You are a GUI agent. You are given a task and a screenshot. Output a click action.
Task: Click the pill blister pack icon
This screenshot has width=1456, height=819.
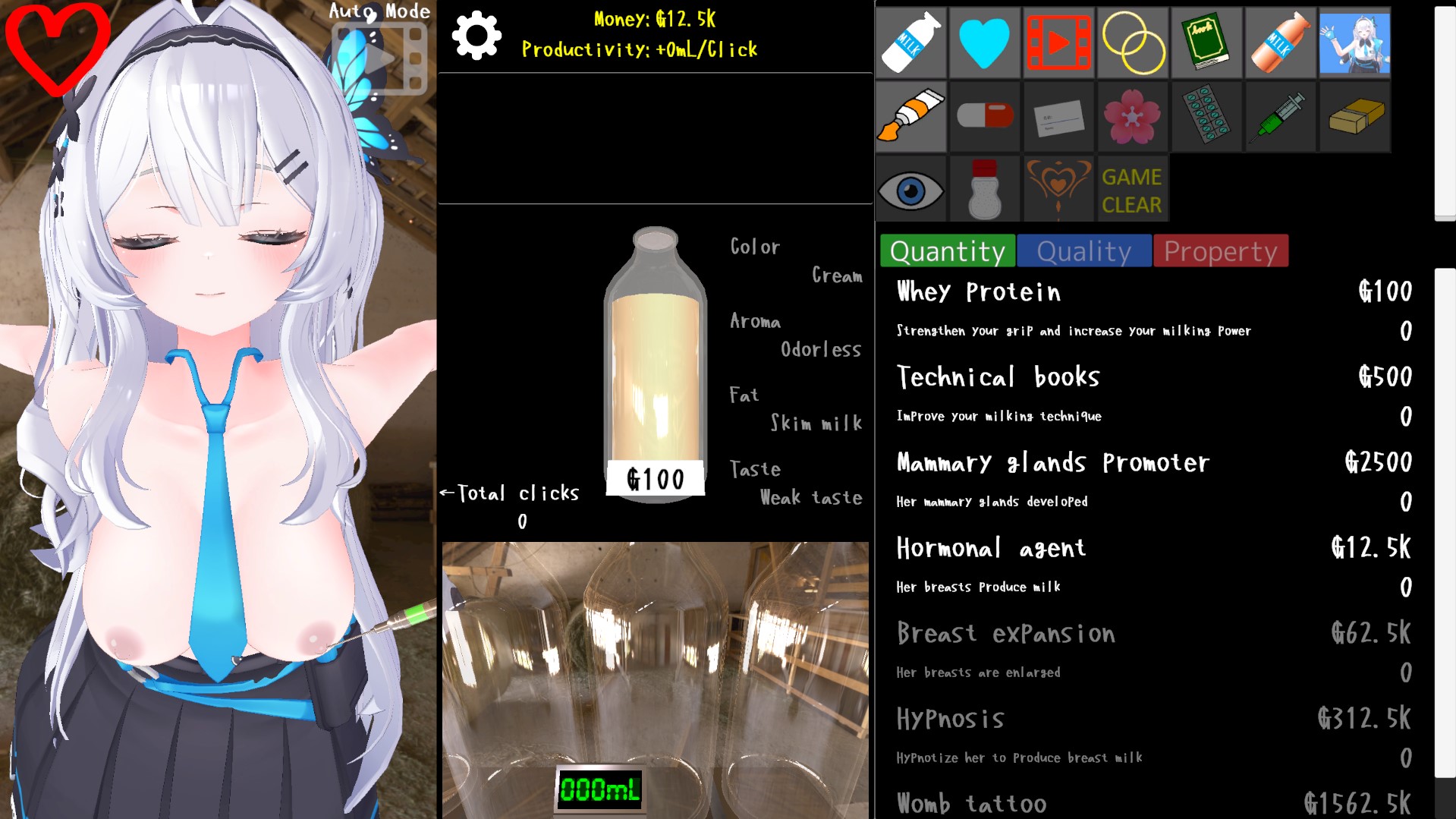(1206, 116)
